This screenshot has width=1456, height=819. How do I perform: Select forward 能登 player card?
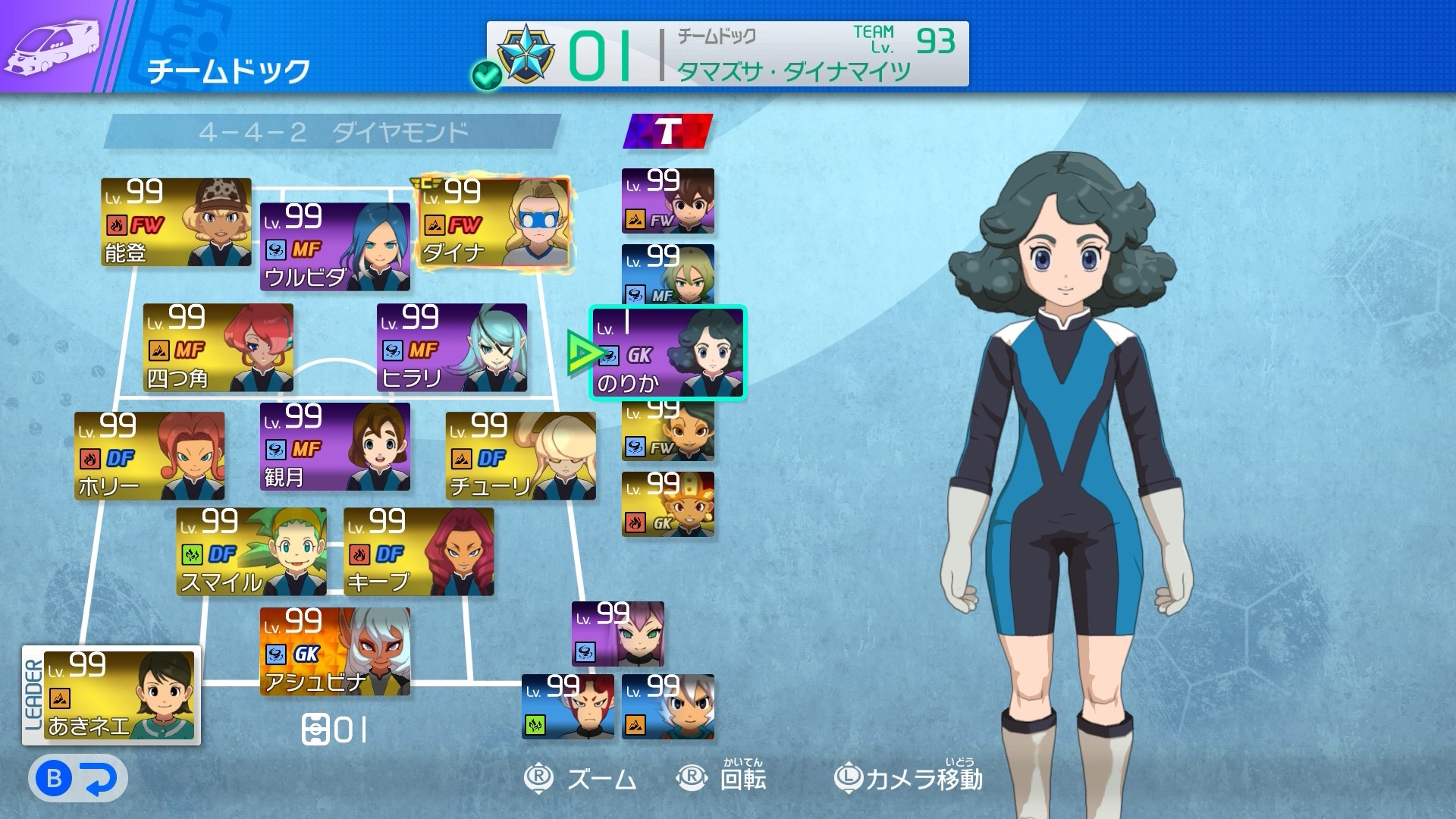click(x=176, y=222)
